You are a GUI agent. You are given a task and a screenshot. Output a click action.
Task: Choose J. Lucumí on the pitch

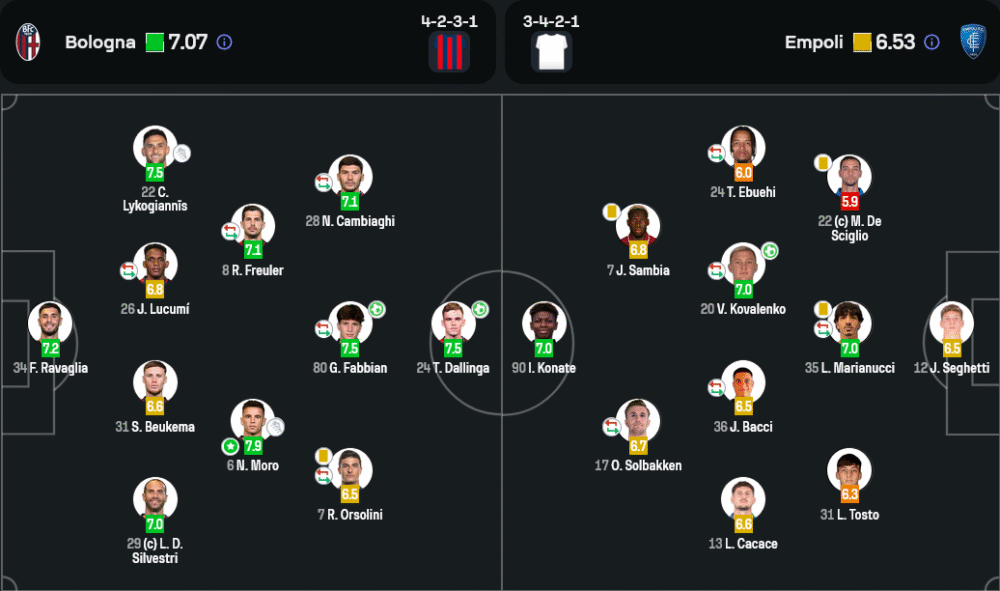(x=155, y=265)
